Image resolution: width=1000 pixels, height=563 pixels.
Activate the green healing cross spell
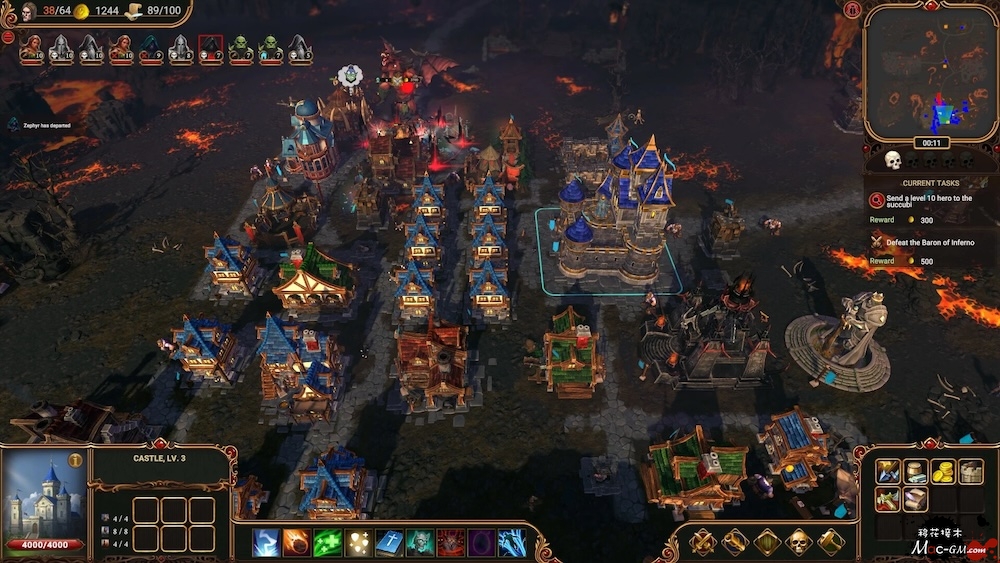[327, 542]
